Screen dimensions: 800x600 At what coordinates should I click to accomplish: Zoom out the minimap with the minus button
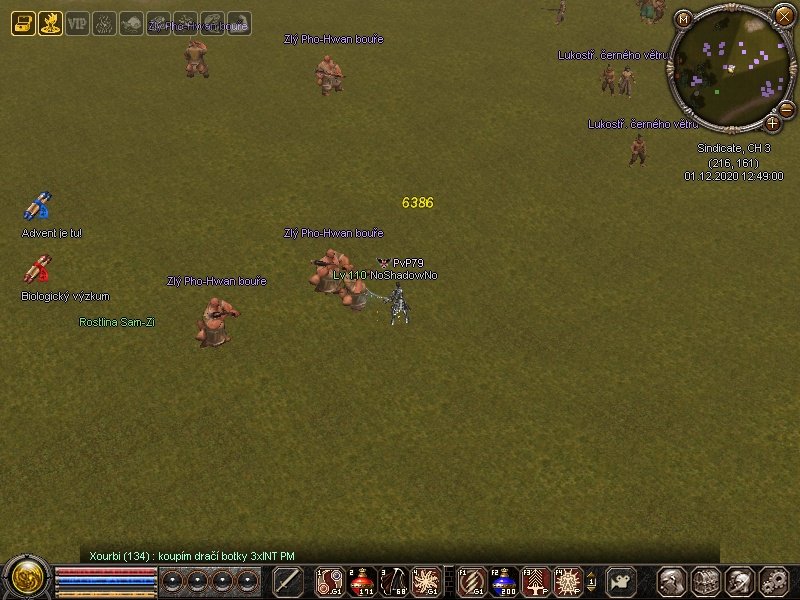(x=786, y=108)
